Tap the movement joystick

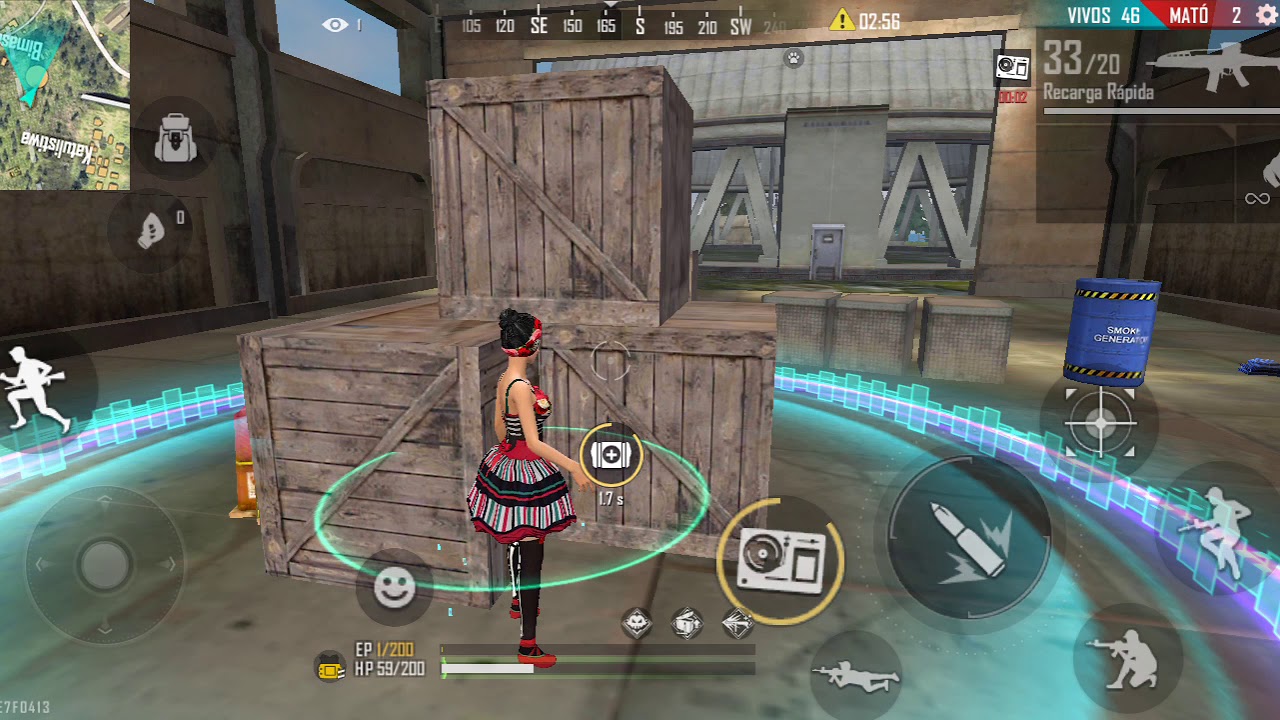coord(104,565)
